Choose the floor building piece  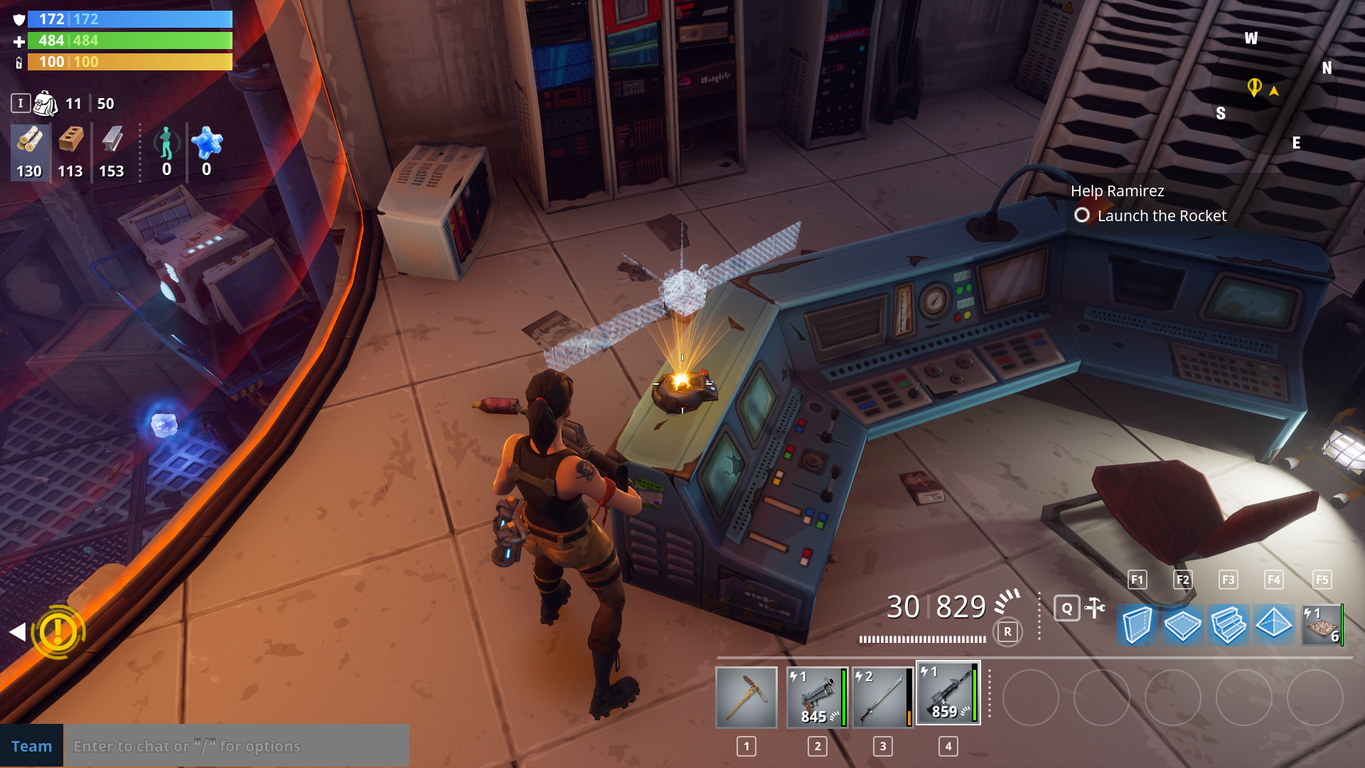(x=1182, y=624)
